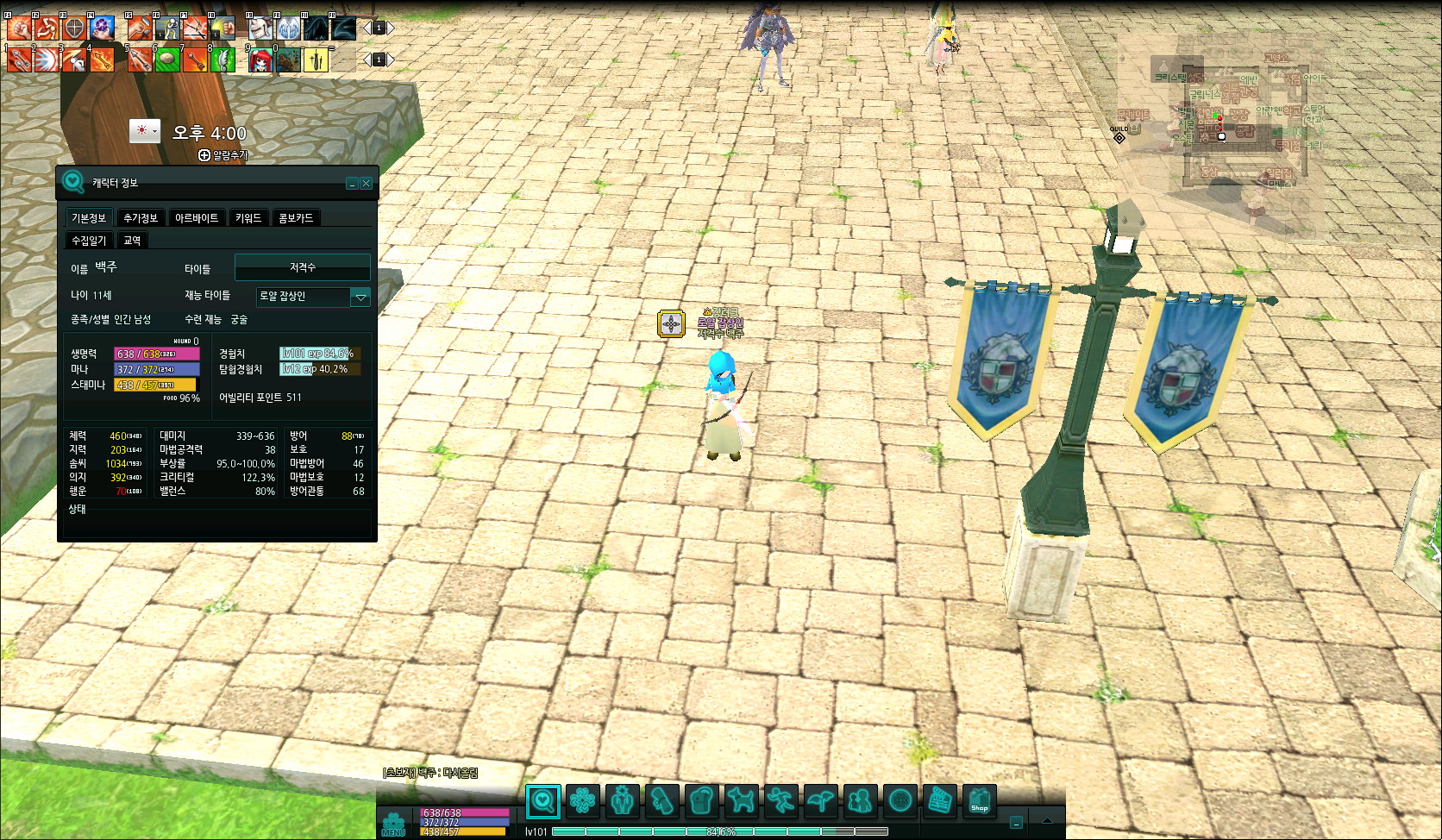The width and height of the screenshot is (1442, 840).
Task: Click the 알람추가 add-alarm button
Action: tap(223, 155)
